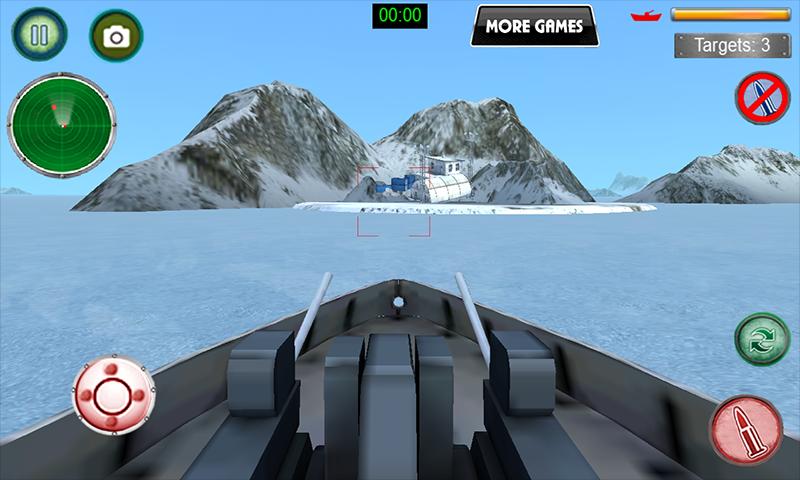Click the green radar minimap
This screenshot has width=800, height=480.
[62, 124]
